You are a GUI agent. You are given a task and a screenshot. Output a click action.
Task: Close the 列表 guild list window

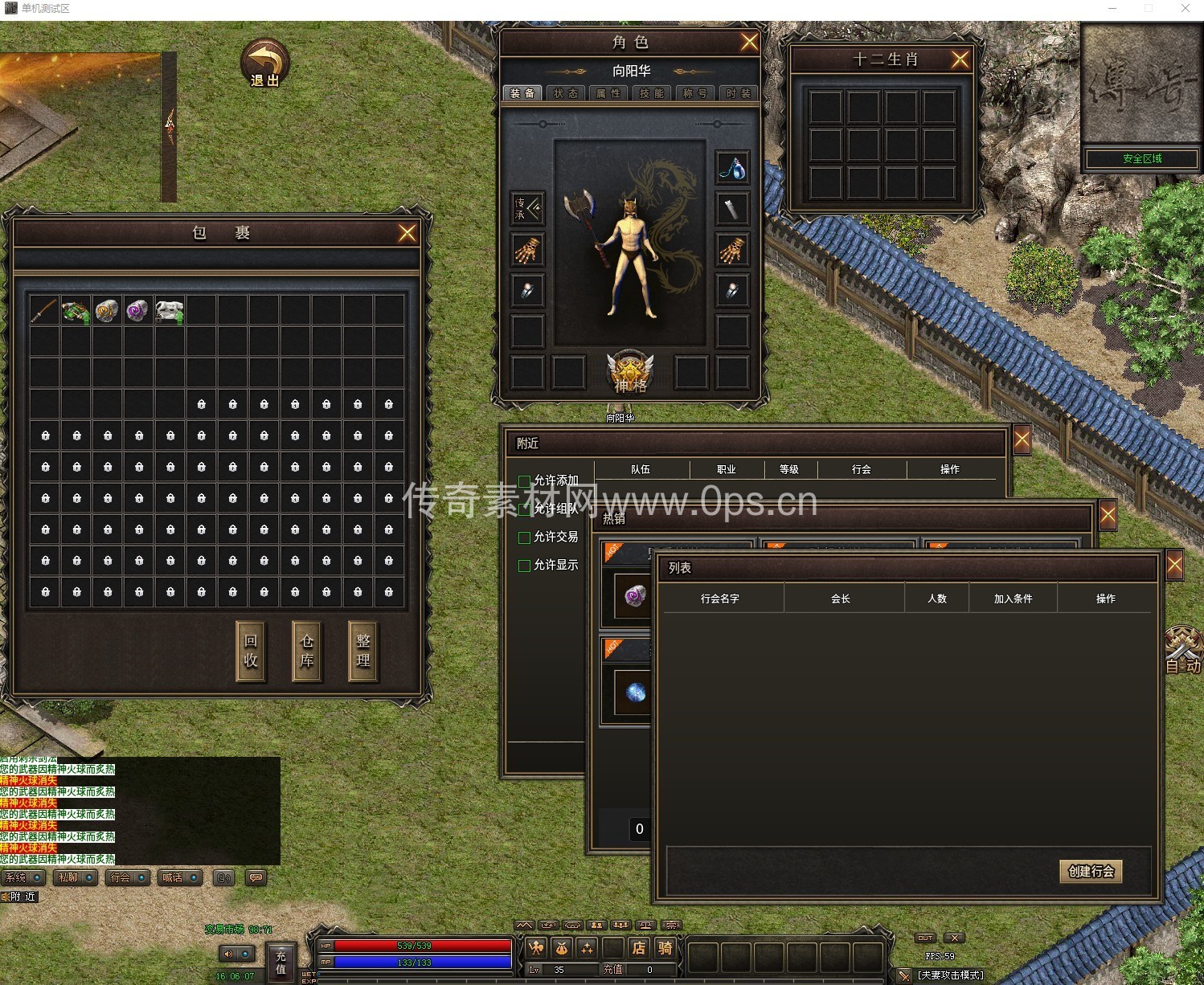(x=1174, y=566)
